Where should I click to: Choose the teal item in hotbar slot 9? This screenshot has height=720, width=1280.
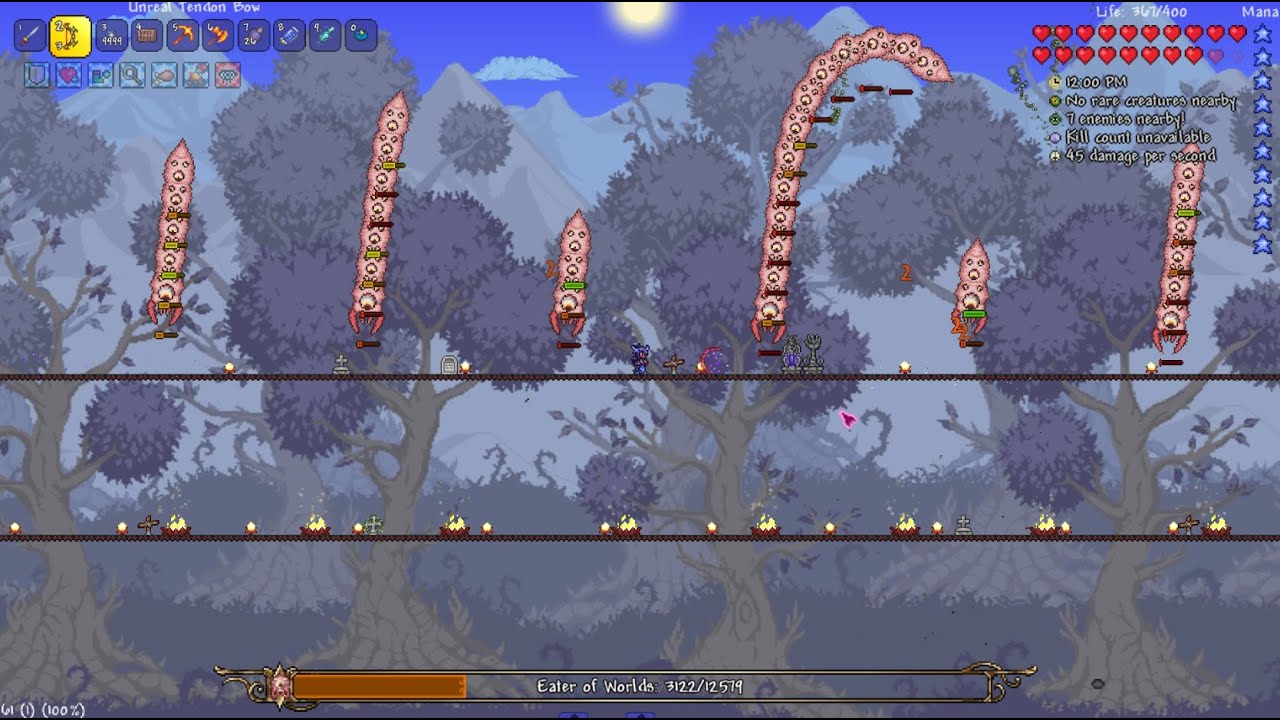(x=325, y=35)
